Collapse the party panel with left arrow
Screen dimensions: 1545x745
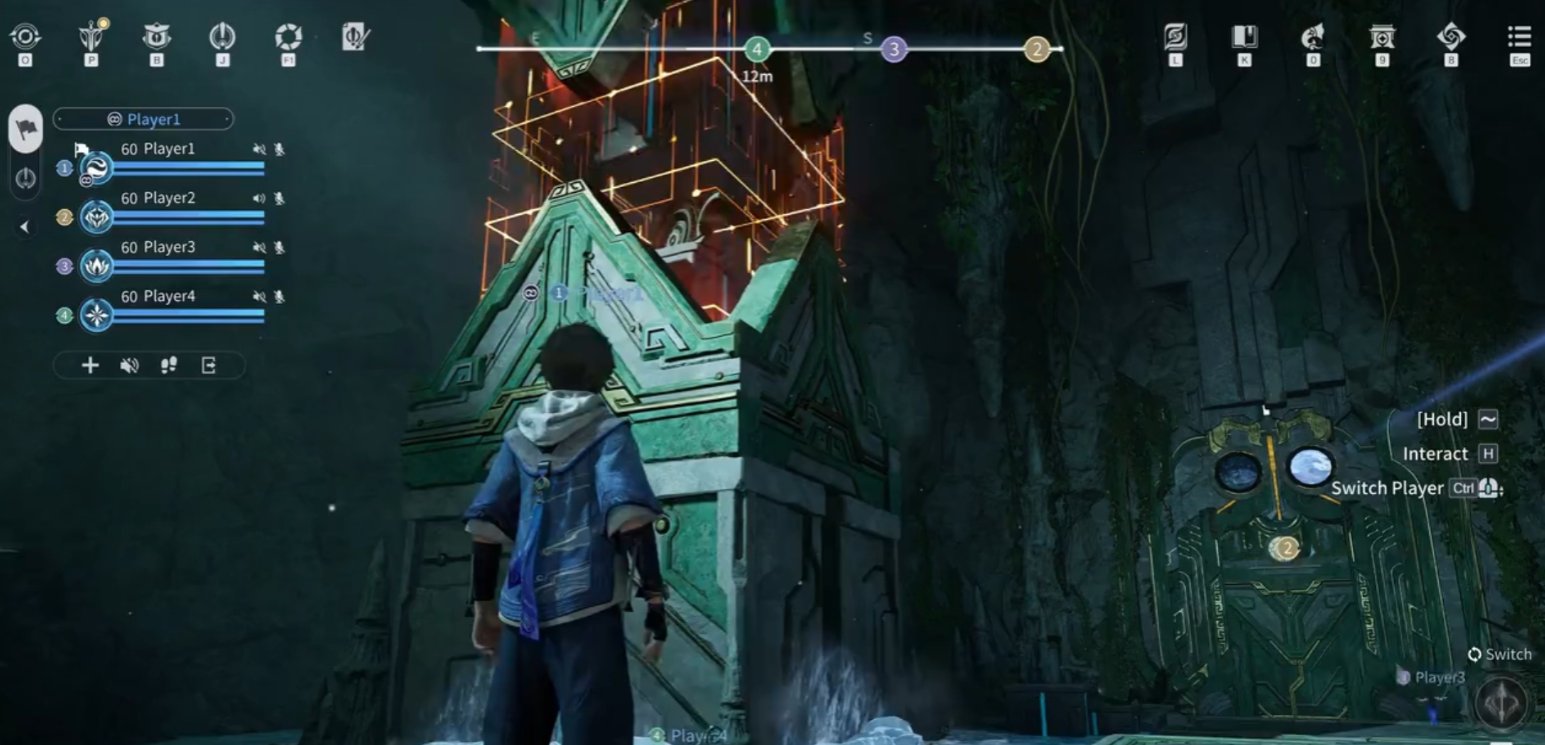tap(25, 227)
